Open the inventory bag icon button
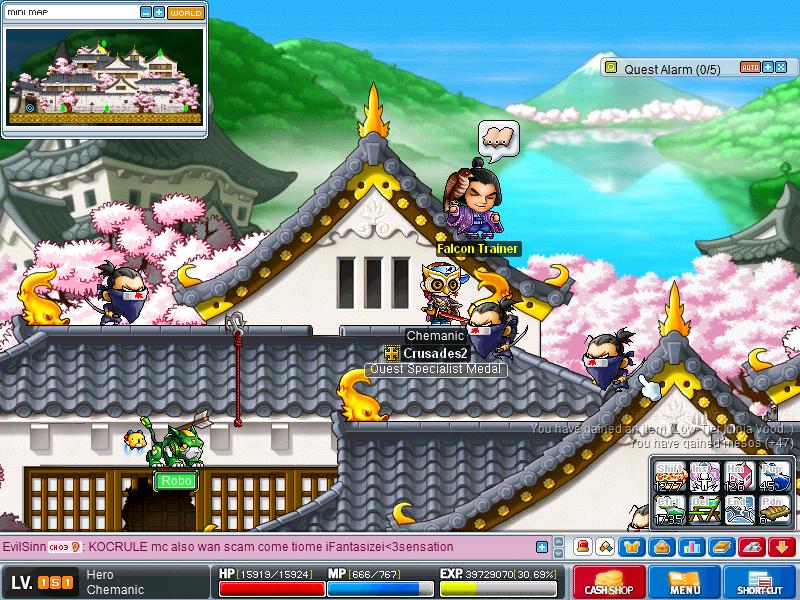Image resolution: width=800 pixels, height=600 pixels. (662, 547)
